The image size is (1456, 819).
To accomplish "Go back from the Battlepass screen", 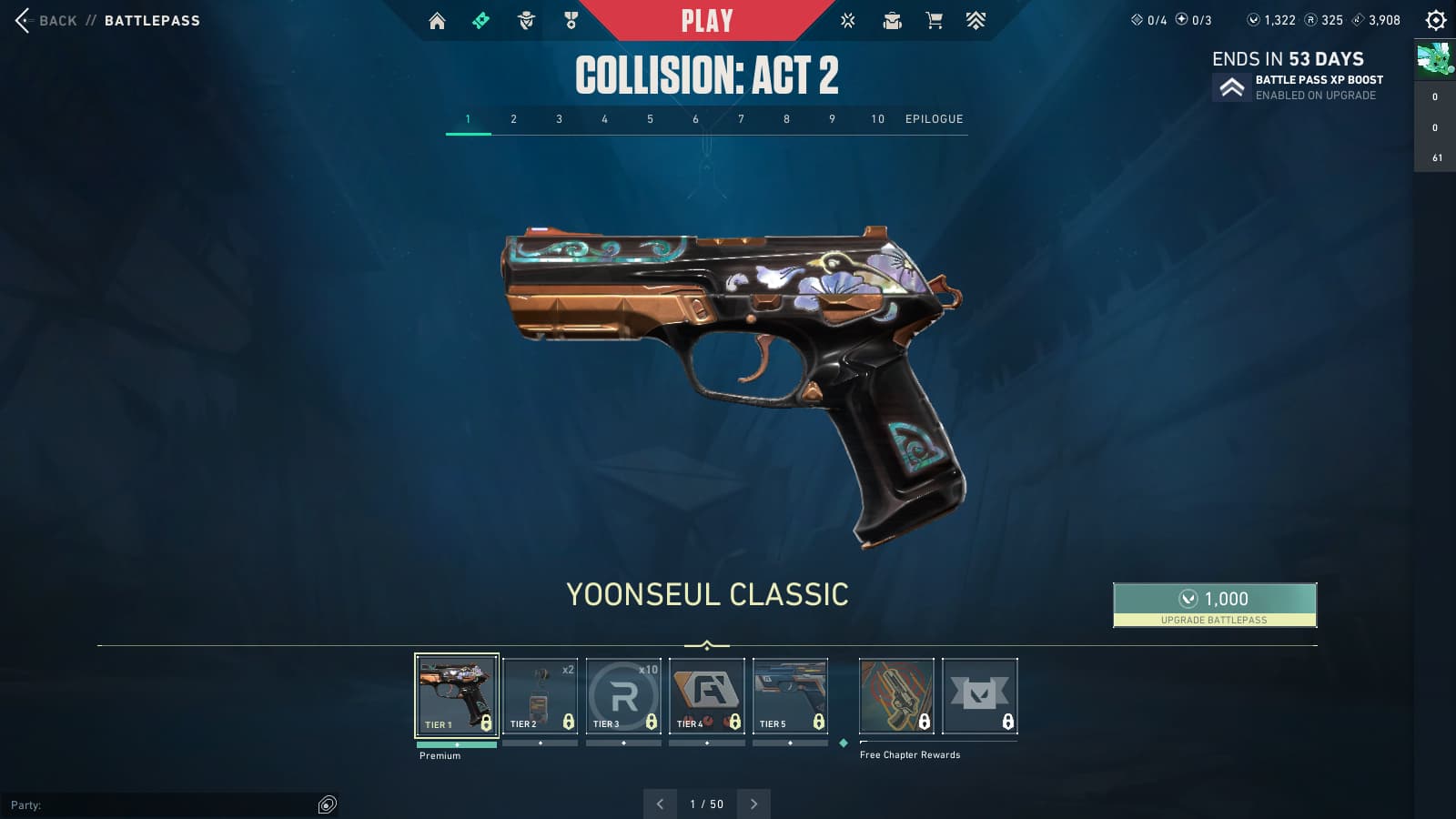I will click(x=45, y=20).
